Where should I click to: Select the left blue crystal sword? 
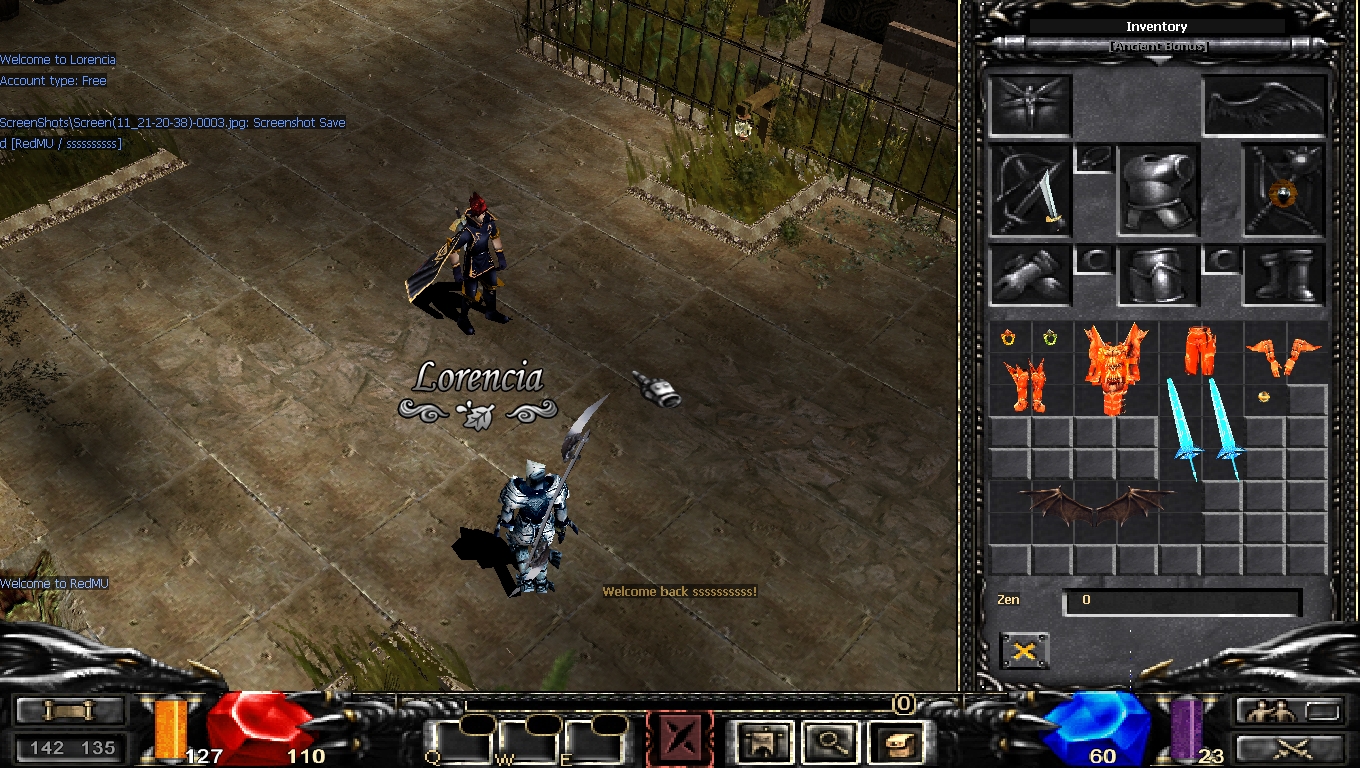point(1184,429)
